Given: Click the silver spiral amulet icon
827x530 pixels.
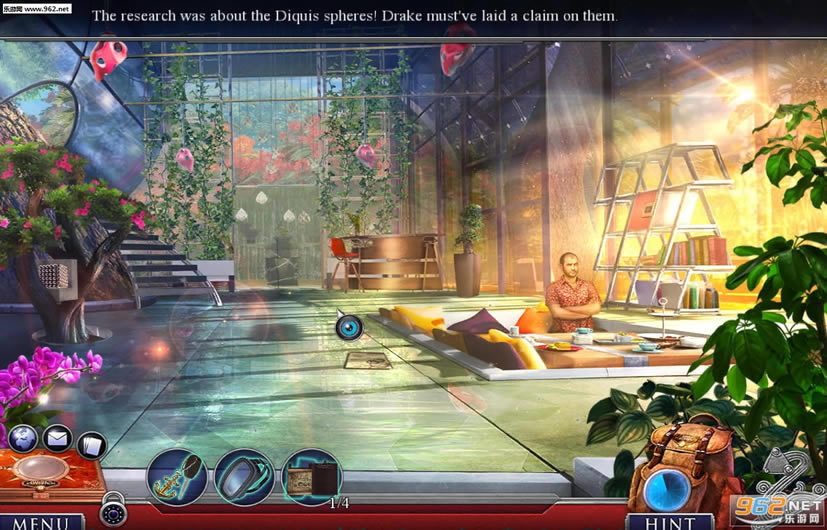Looking at the screenshot, I should [790, 472].
